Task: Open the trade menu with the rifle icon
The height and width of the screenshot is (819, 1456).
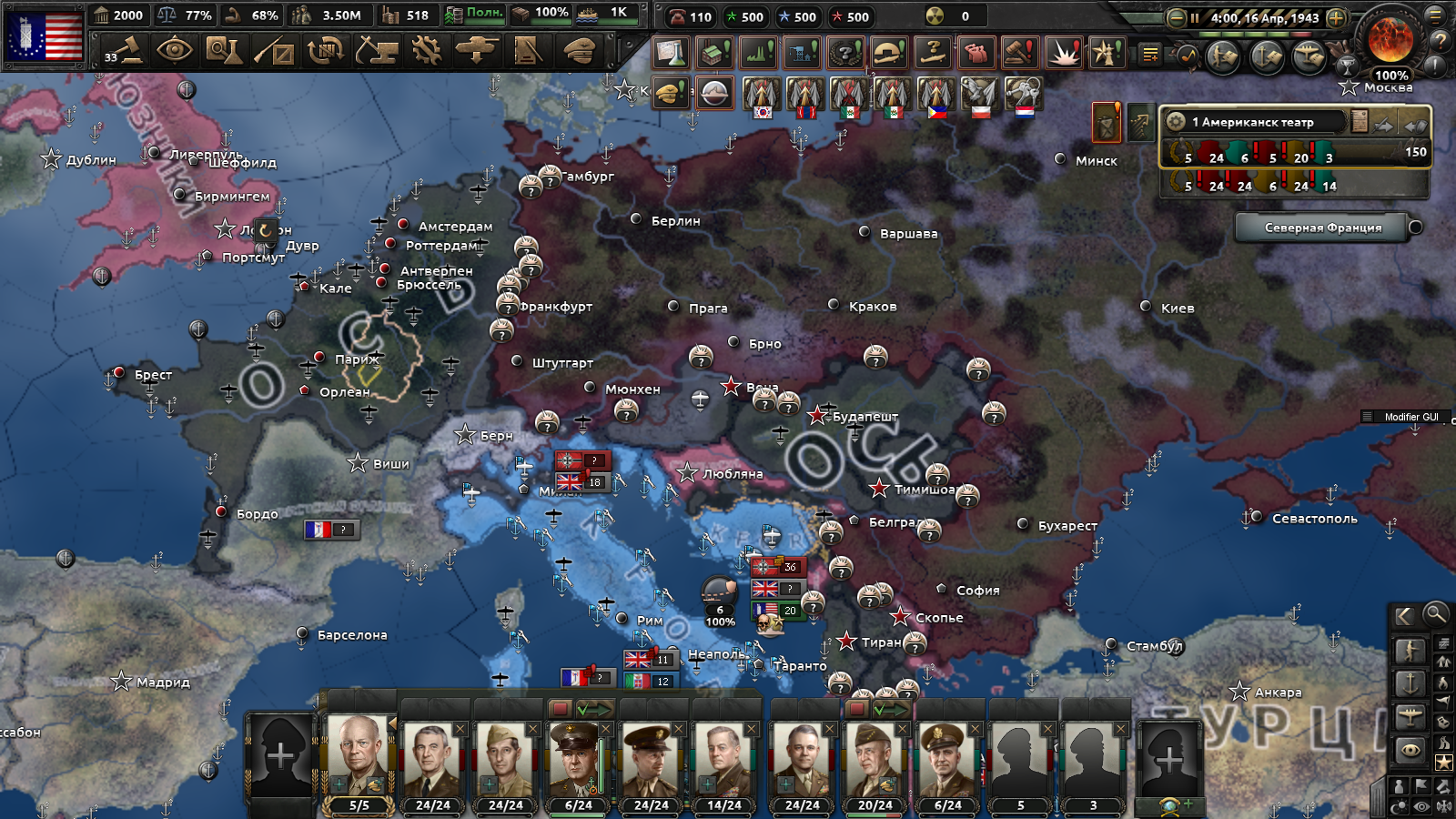Action: (x=274, y=50)
